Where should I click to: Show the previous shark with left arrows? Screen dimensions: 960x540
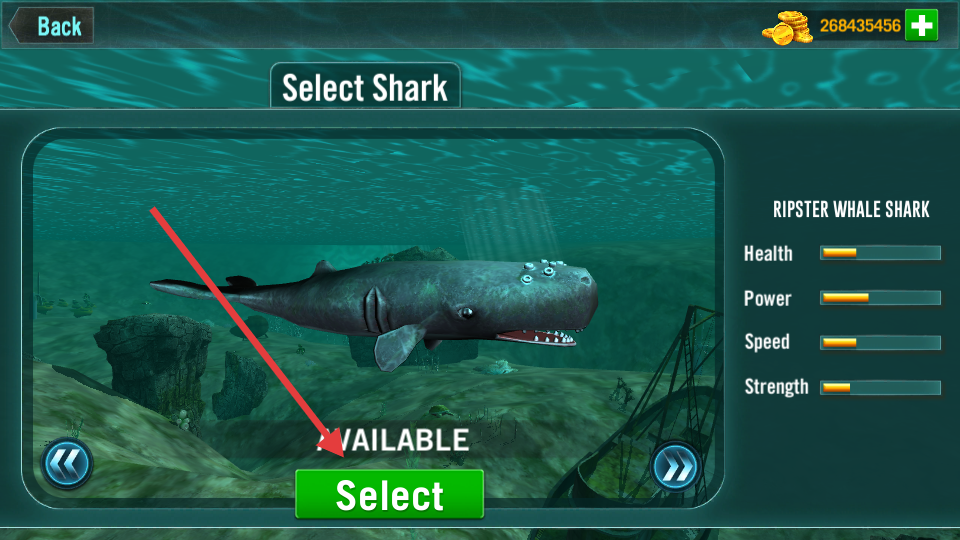[x=67, y=464]
